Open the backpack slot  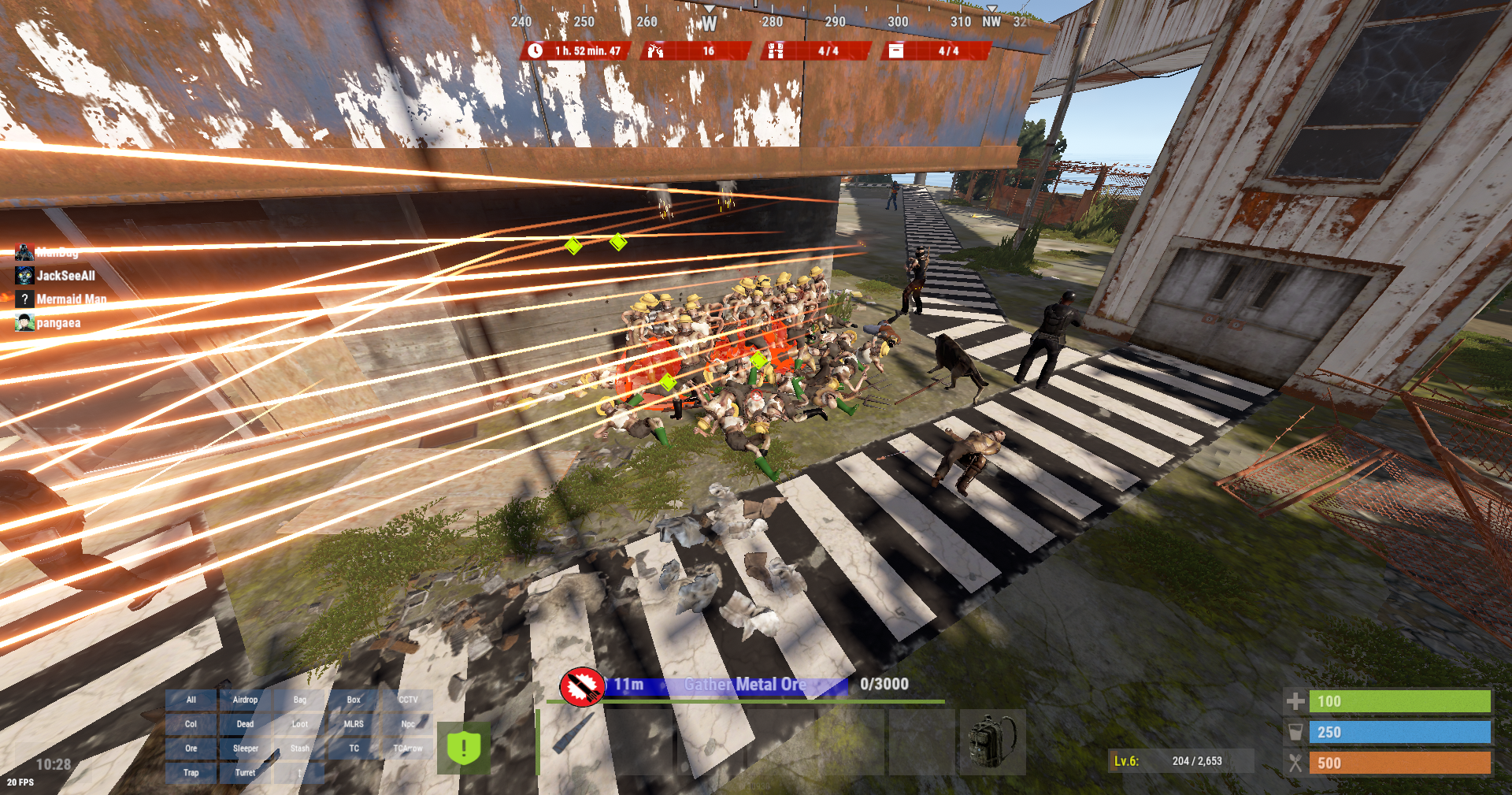[992, 741]
